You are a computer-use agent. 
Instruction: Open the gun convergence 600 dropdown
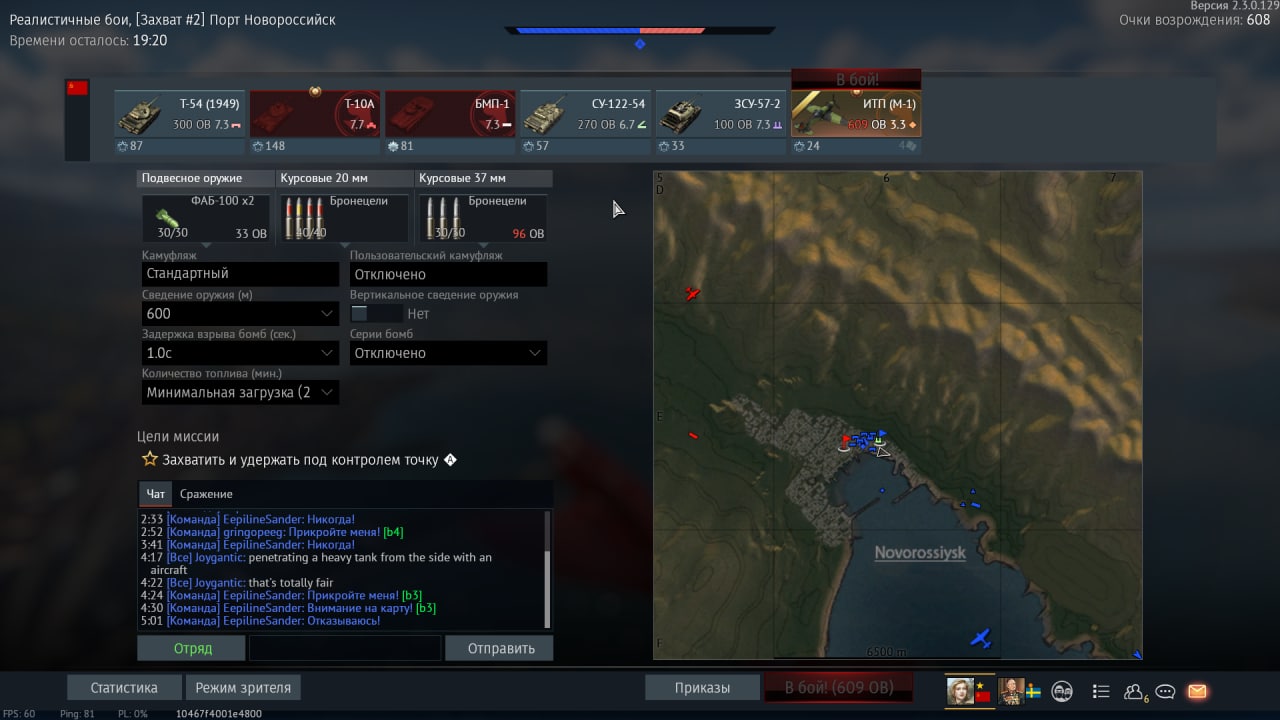click(x=240, y=314)
